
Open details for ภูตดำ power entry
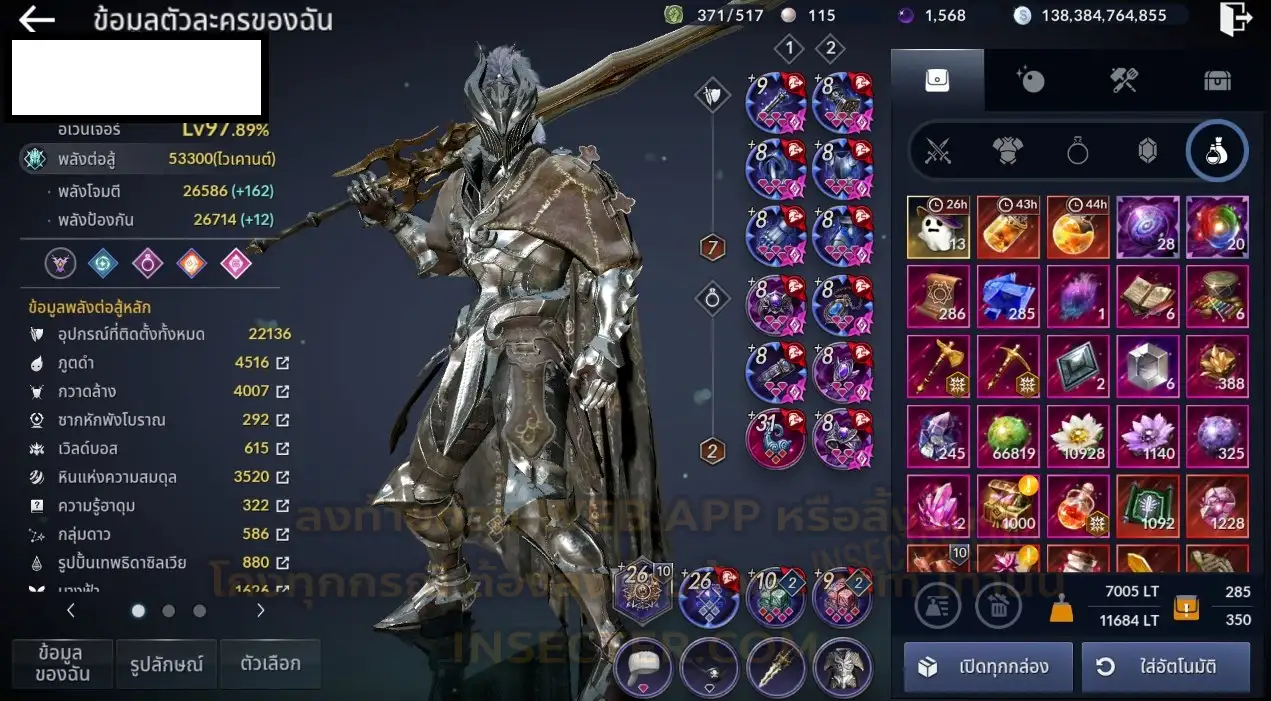(283, 363)
